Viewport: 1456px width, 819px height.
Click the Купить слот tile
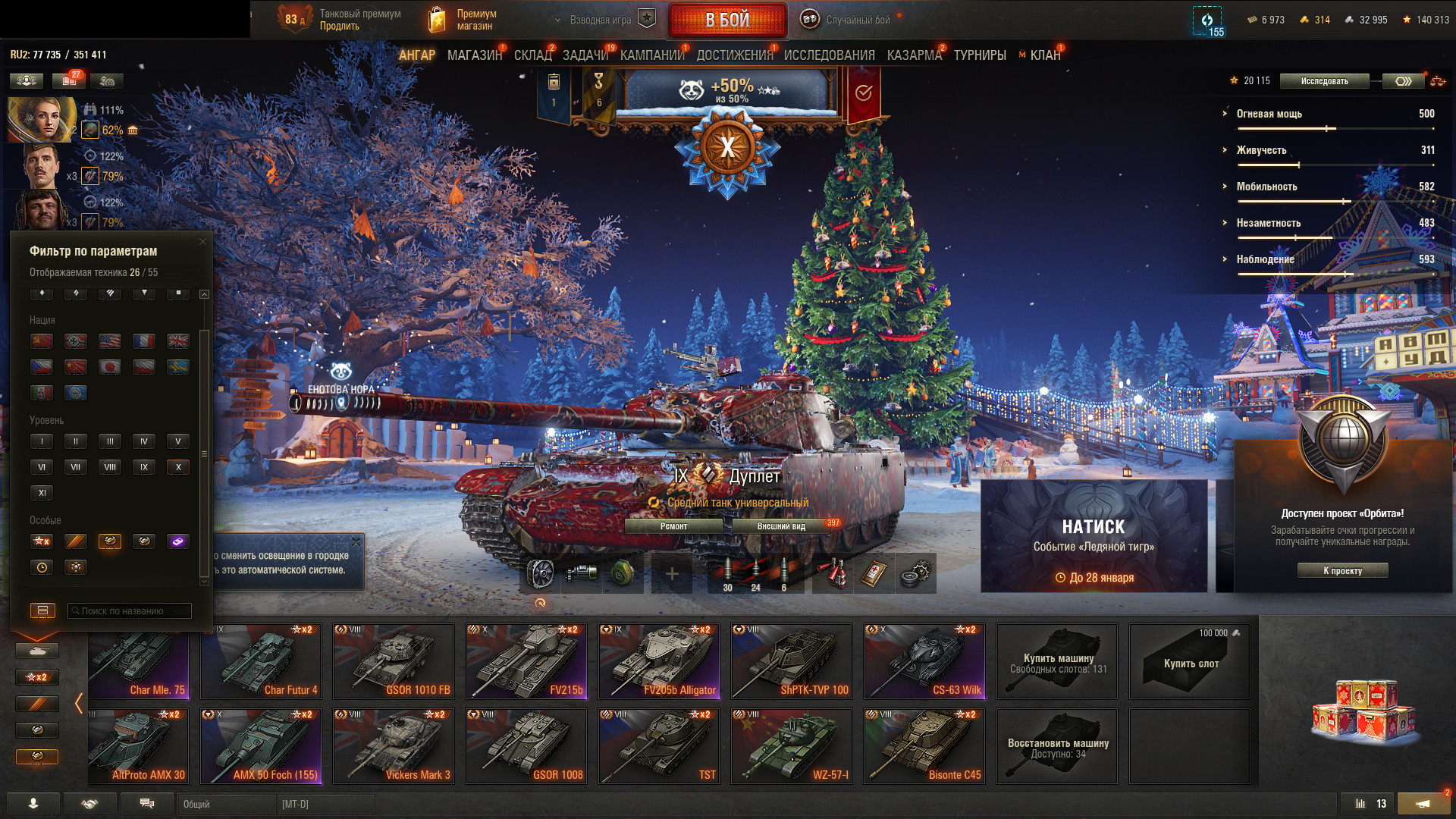pyautogui.click(x=1190, y=661)
